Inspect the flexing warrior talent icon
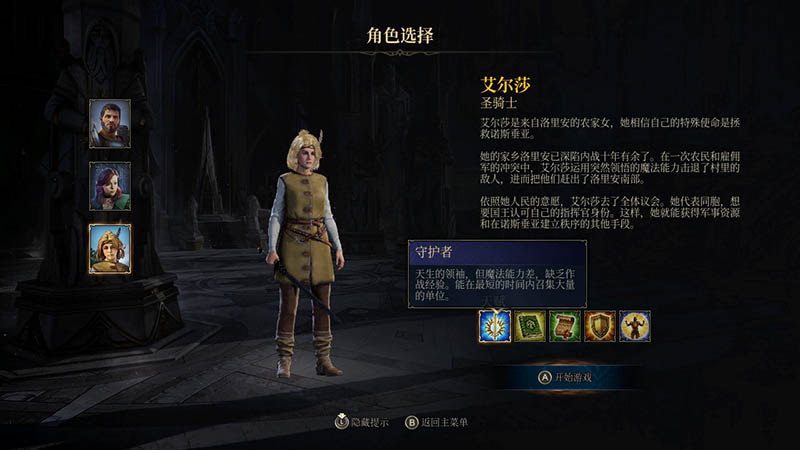 635,326
